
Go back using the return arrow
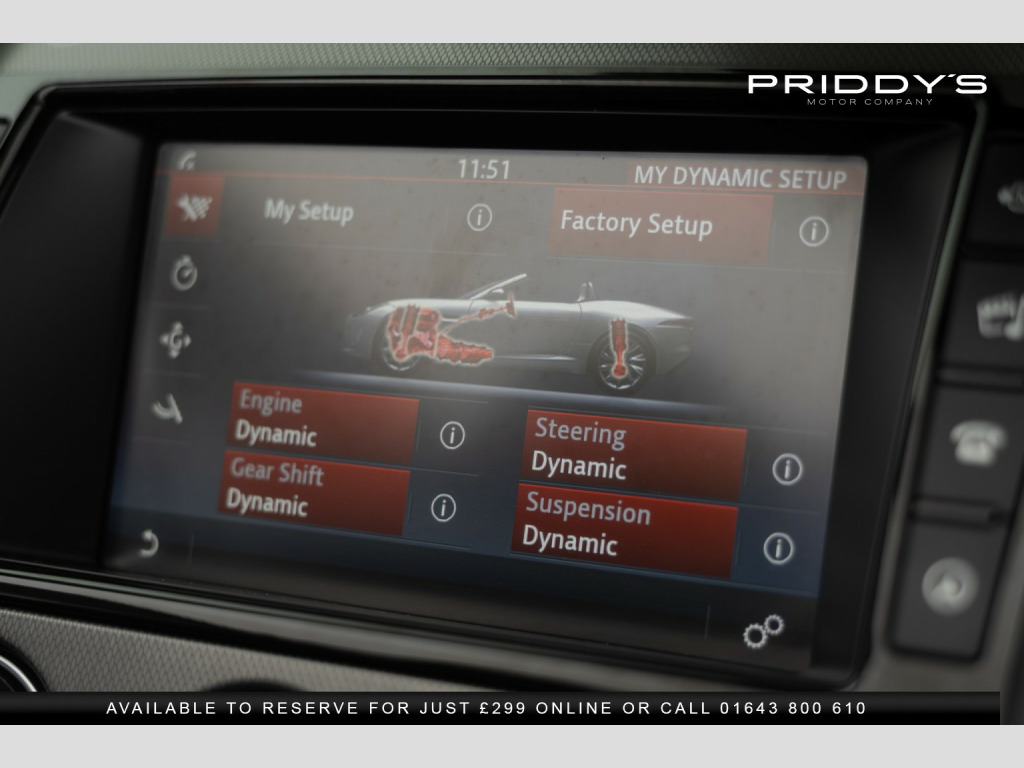tap(148, 543)
